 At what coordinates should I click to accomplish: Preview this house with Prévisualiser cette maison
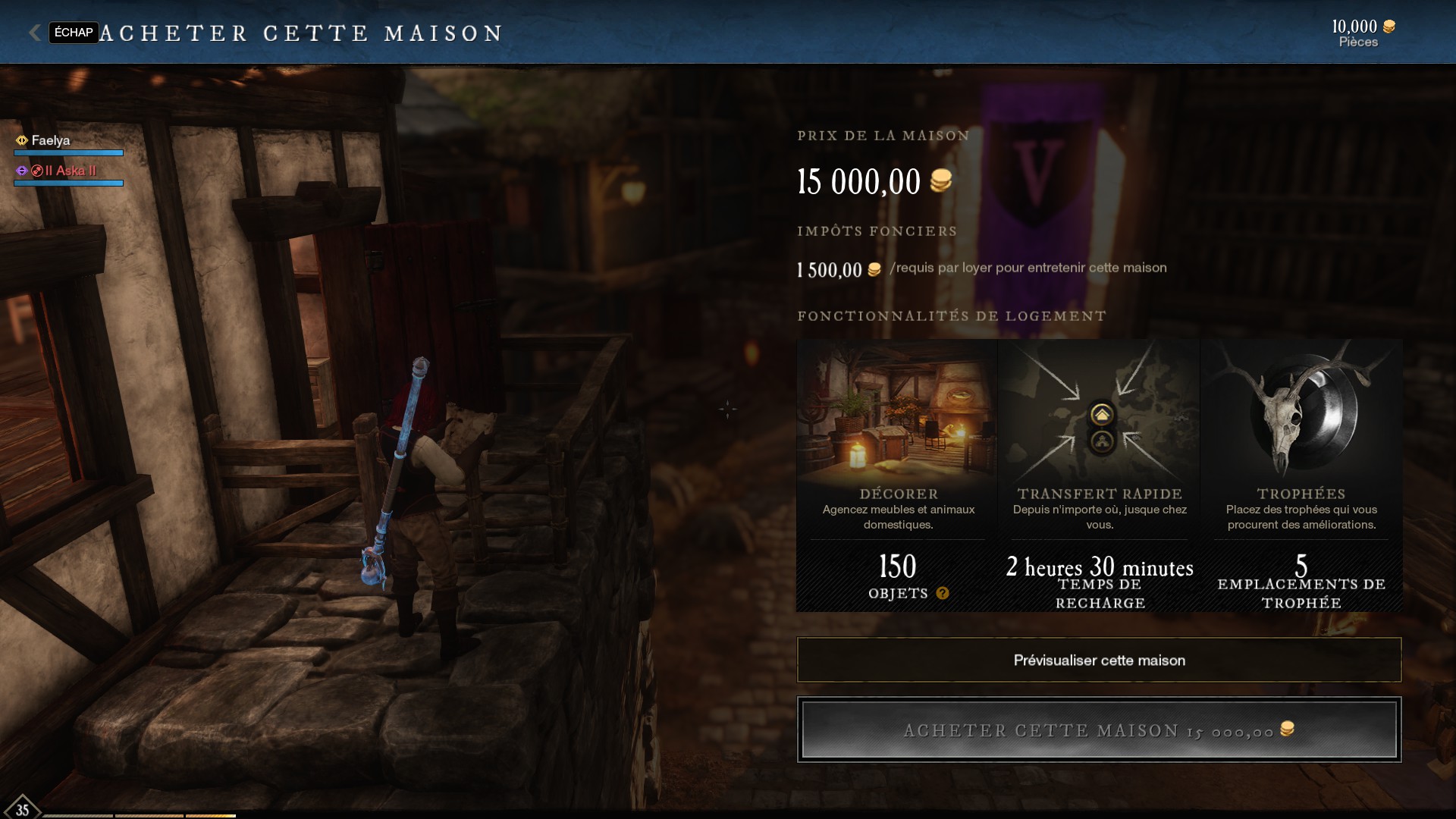point(1099,660)
